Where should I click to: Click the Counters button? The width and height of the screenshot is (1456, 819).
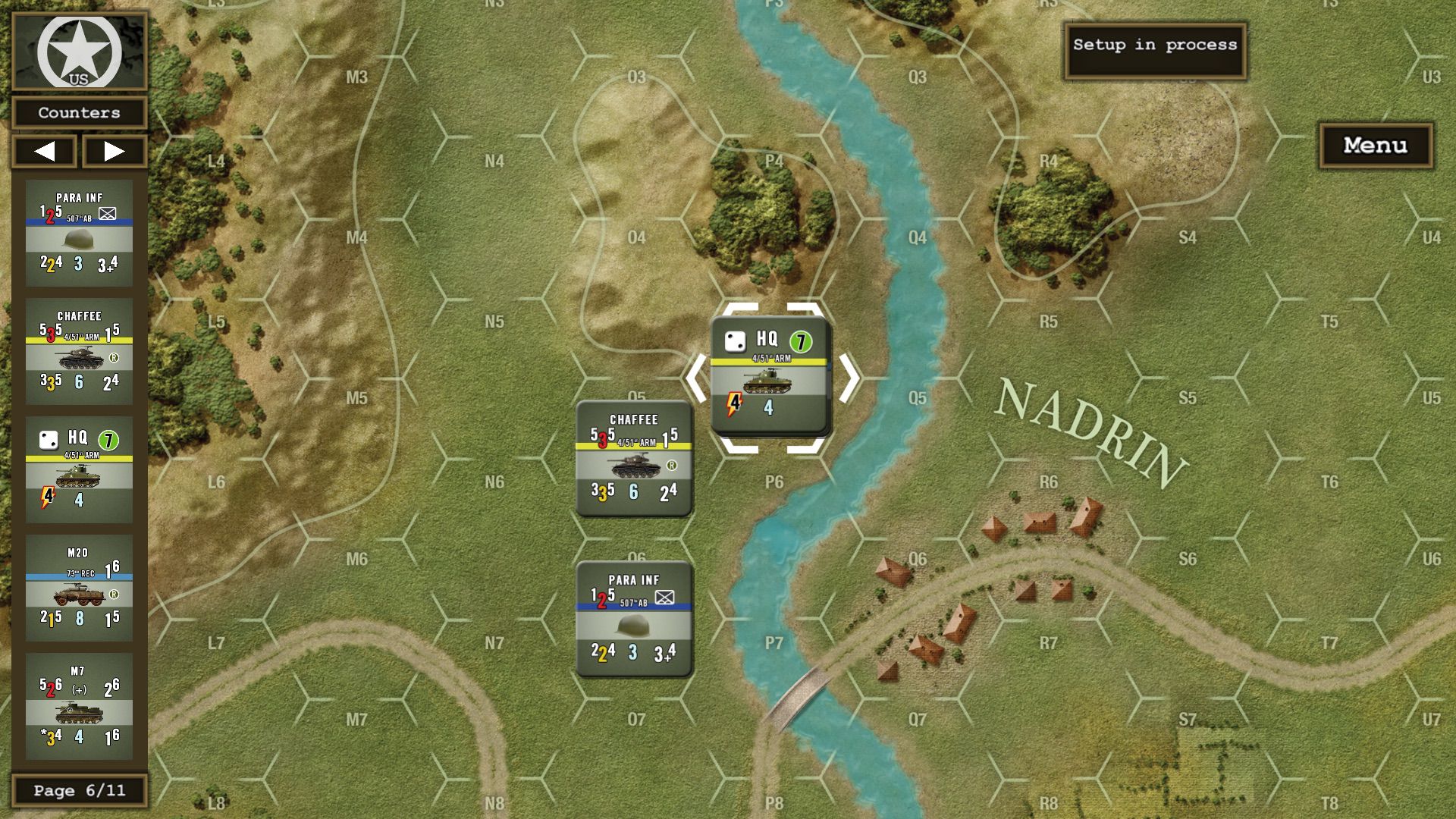coord(79,113)
